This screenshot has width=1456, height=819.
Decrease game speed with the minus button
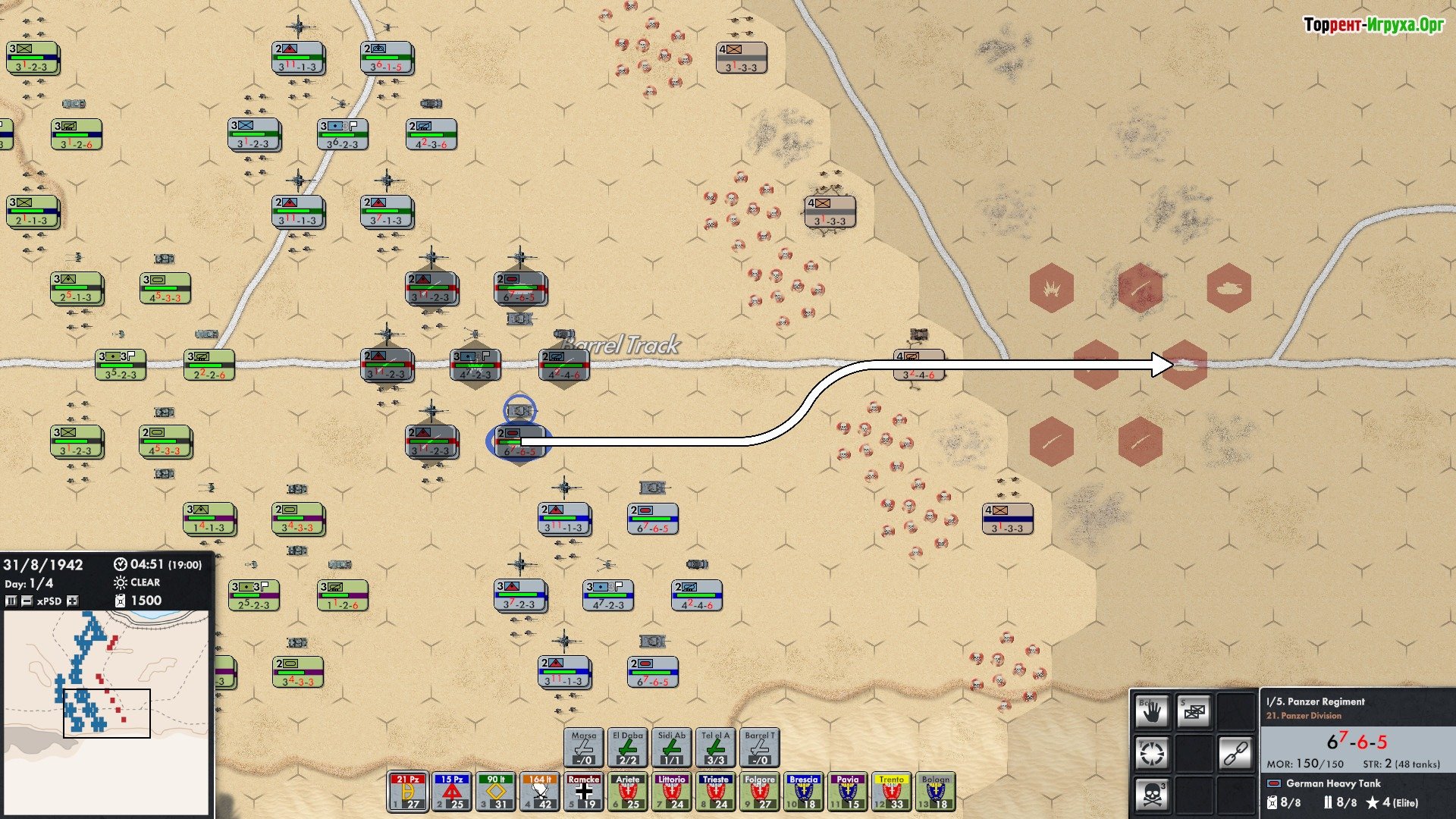[27, 601]
